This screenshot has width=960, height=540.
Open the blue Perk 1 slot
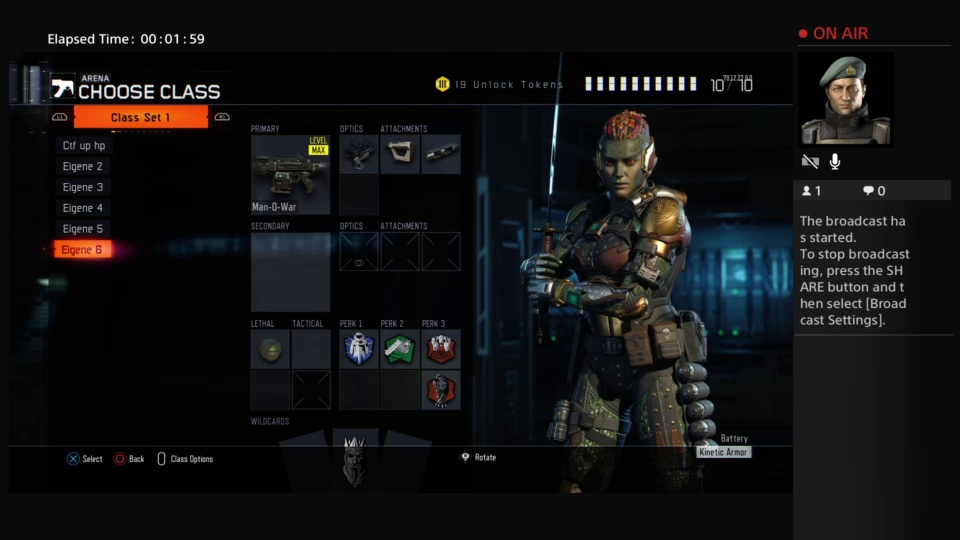[x=359, y=350]
